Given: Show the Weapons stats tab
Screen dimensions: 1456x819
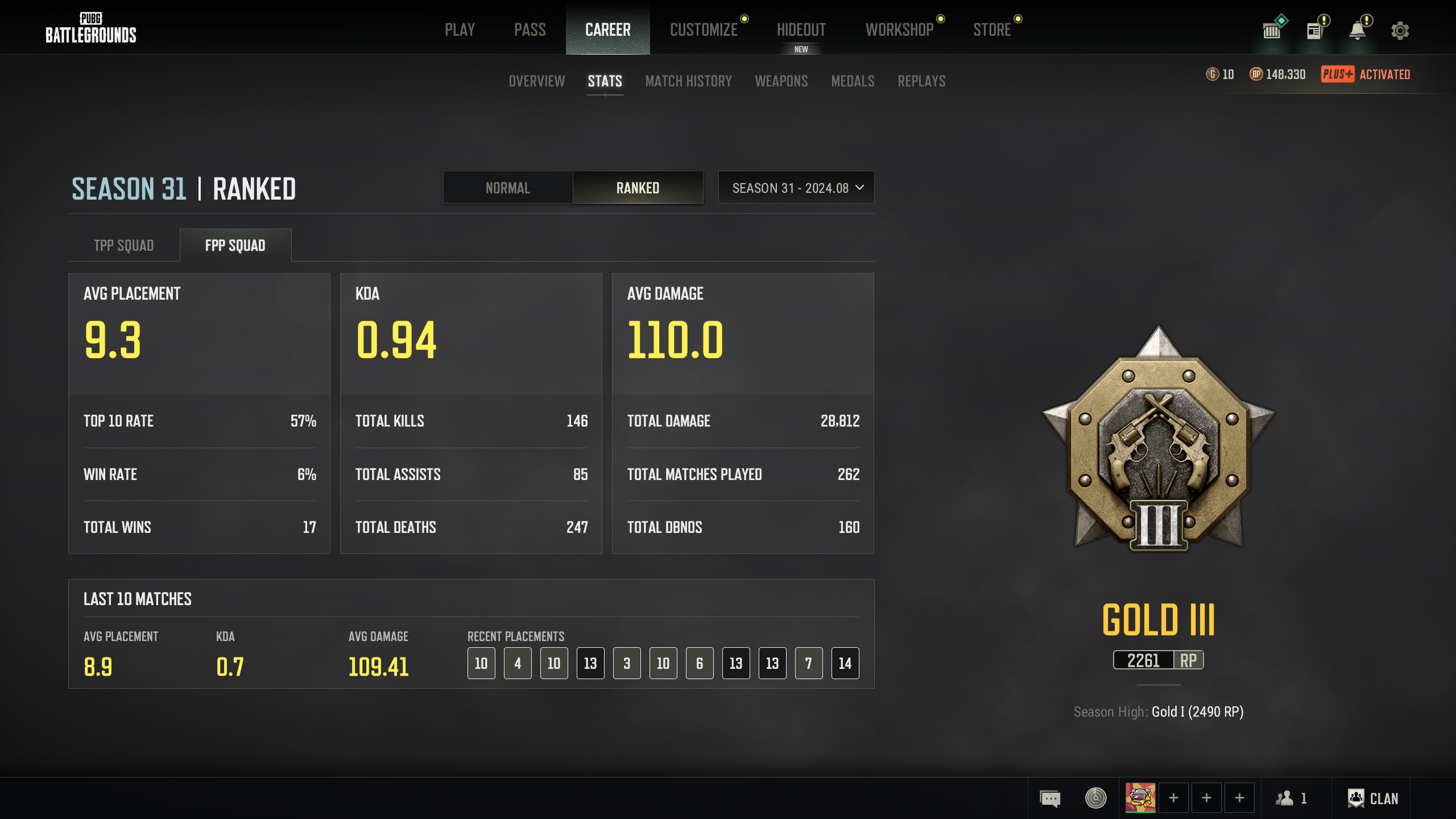Looking at the screenshot, I should tap(781, 81).
